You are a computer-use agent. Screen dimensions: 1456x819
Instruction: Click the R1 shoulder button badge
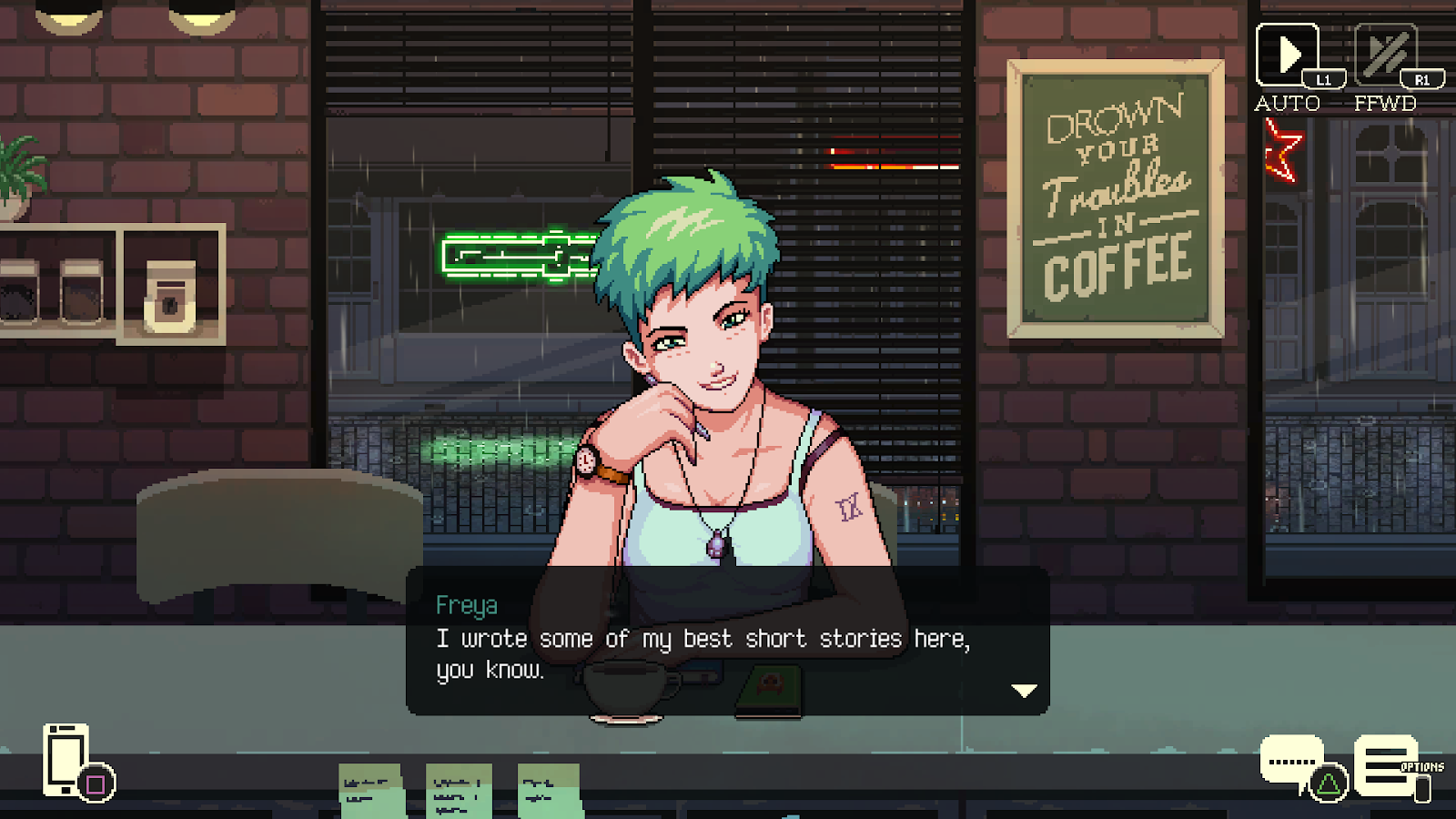click(1421, 79)
